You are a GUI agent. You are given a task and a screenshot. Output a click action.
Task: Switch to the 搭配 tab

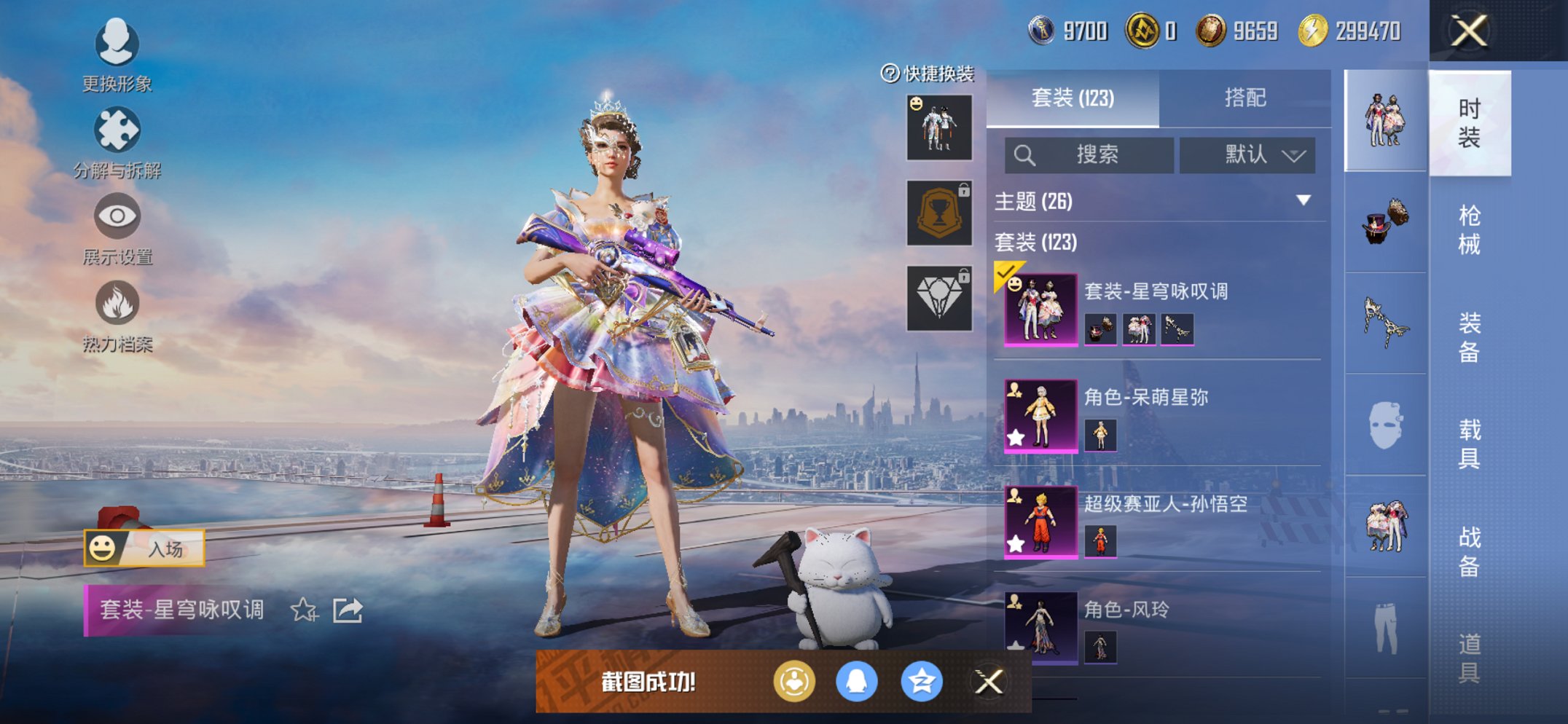click(x=1244, y=98)
